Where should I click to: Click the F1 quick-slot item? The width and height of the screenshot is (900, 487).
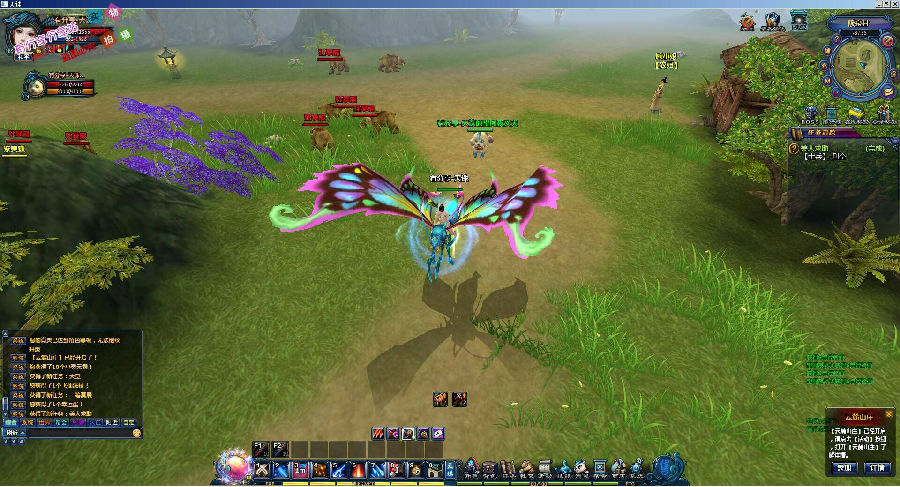coord(261,449)
